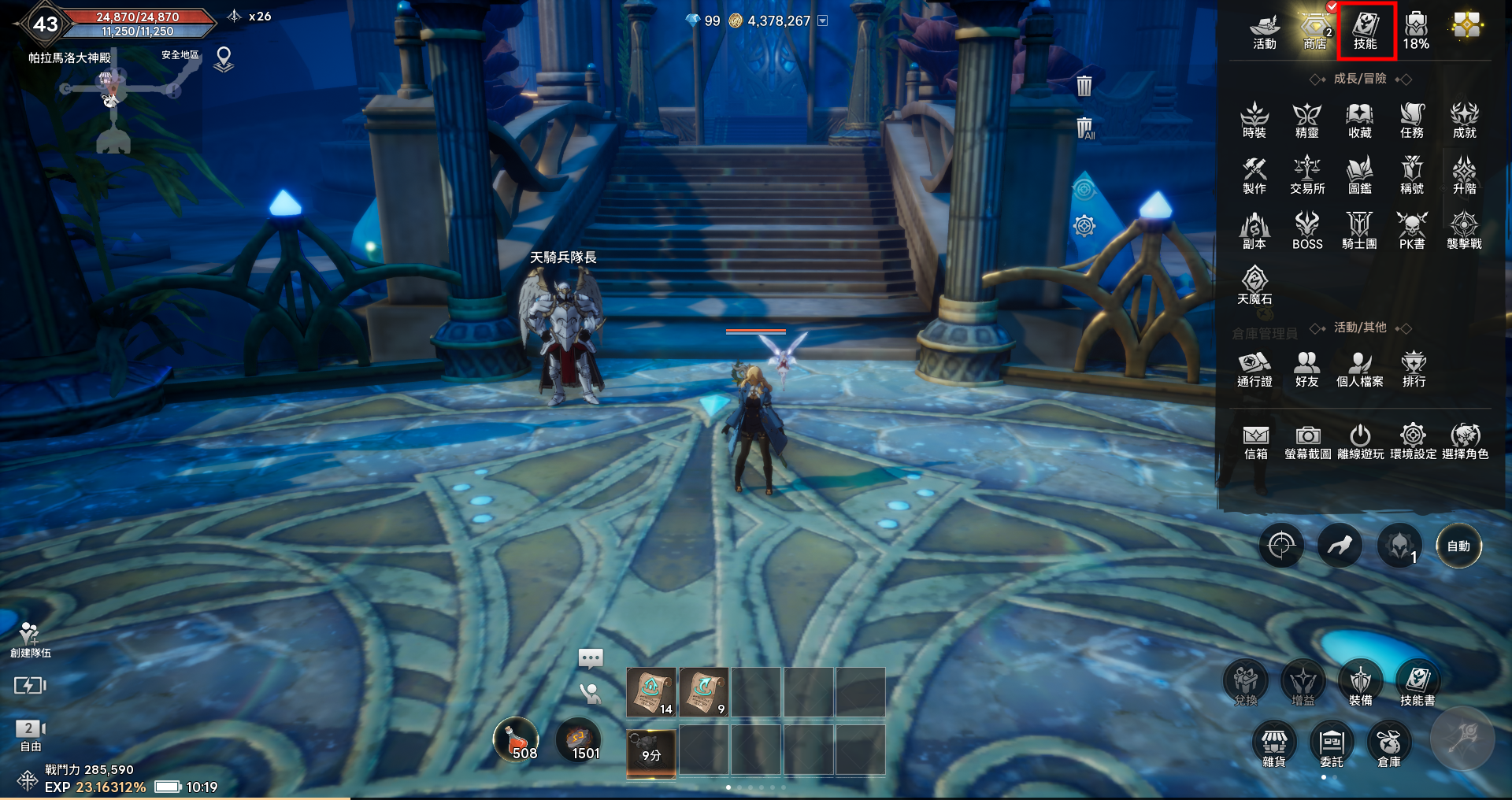1512x800 pixels.
Task: Open the 技能 skills menu
Action: (x=1366, y=31)
